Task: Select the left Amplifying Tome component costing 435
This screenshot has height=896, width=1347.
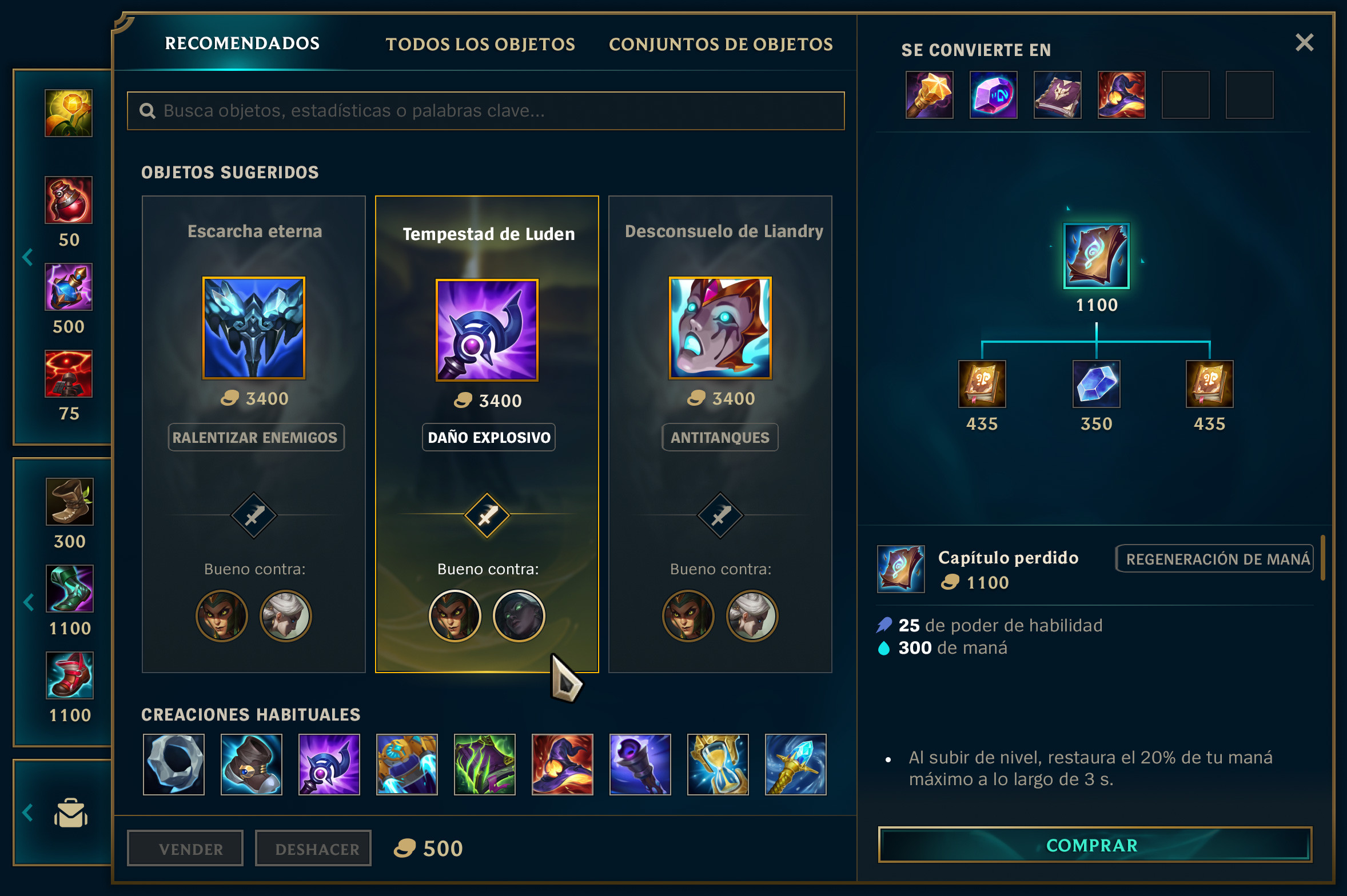Action: [x=982, y=384]
